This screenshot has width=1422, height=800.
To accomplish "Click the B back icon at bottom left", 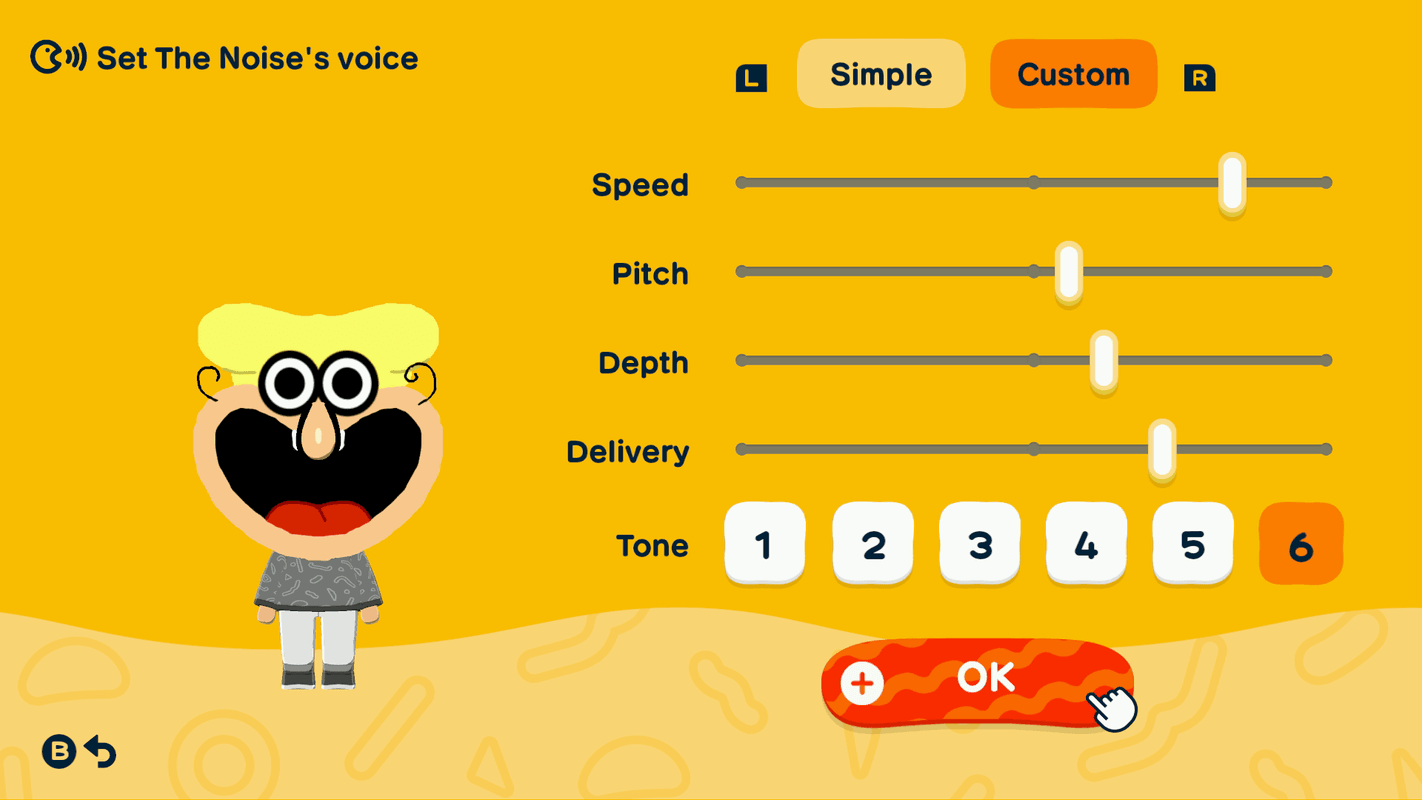I will [60, 751].
